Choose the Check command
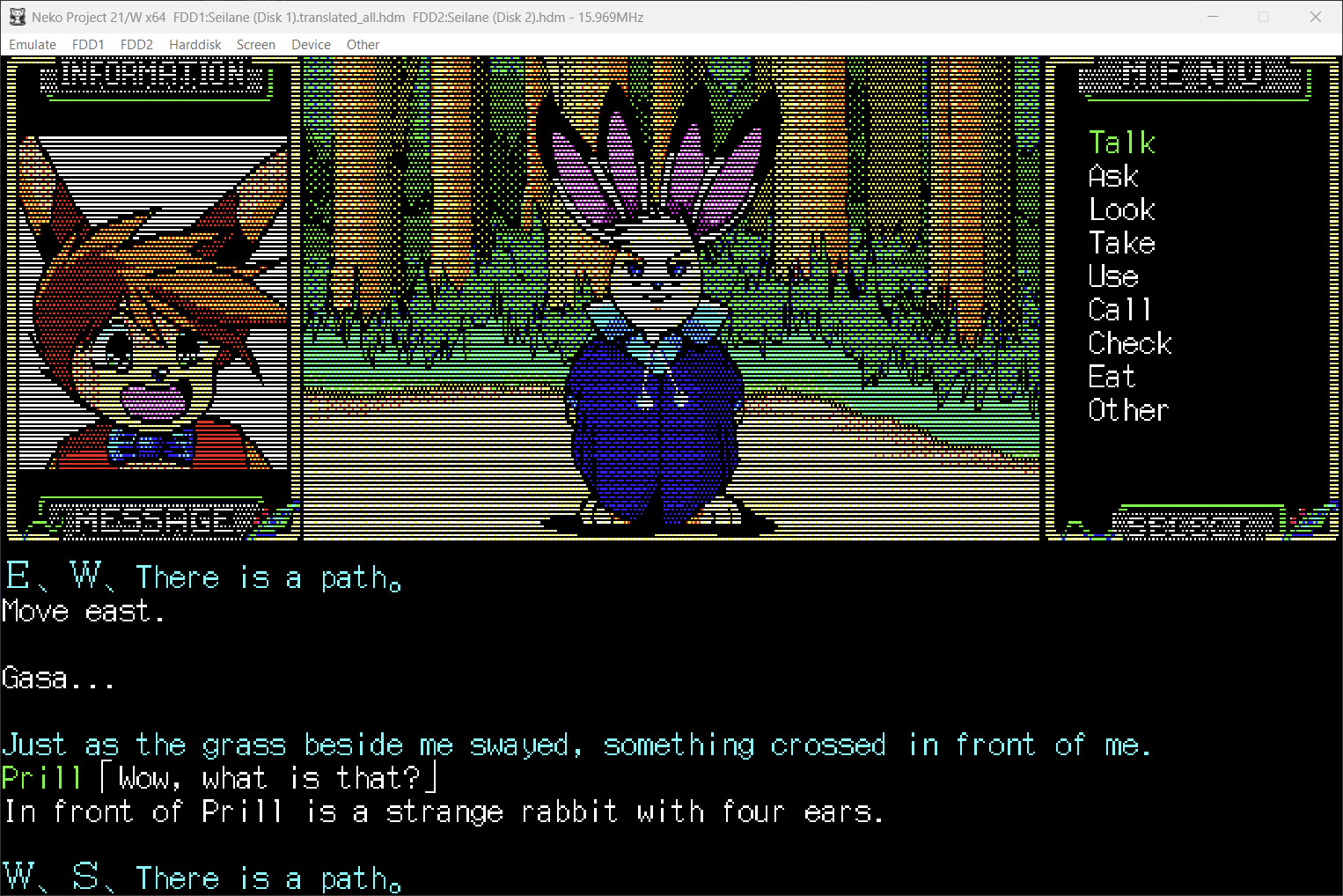The width and height of the screenshot is (1343, 896). 1129,343
